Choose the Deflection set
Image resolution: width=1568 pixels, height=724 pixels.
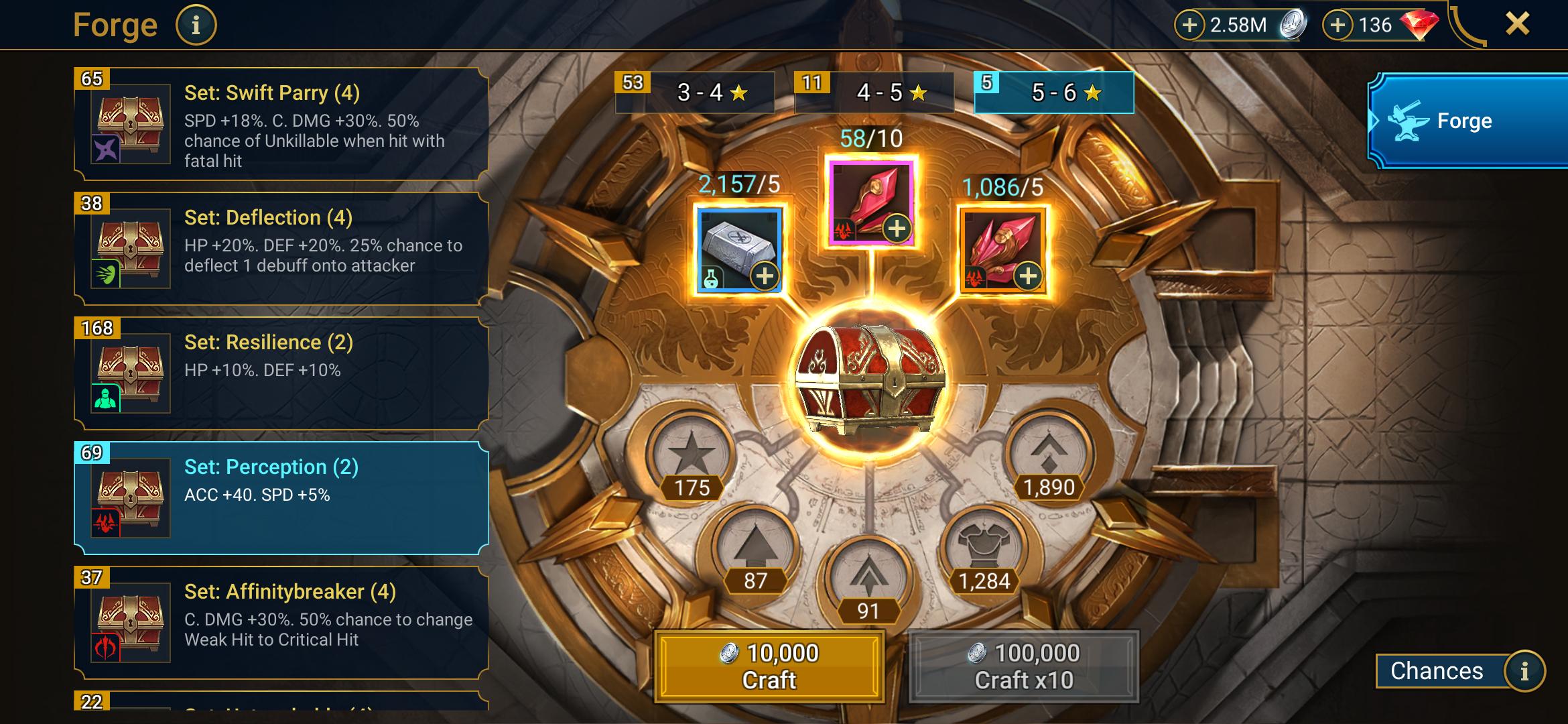(281, 249)
